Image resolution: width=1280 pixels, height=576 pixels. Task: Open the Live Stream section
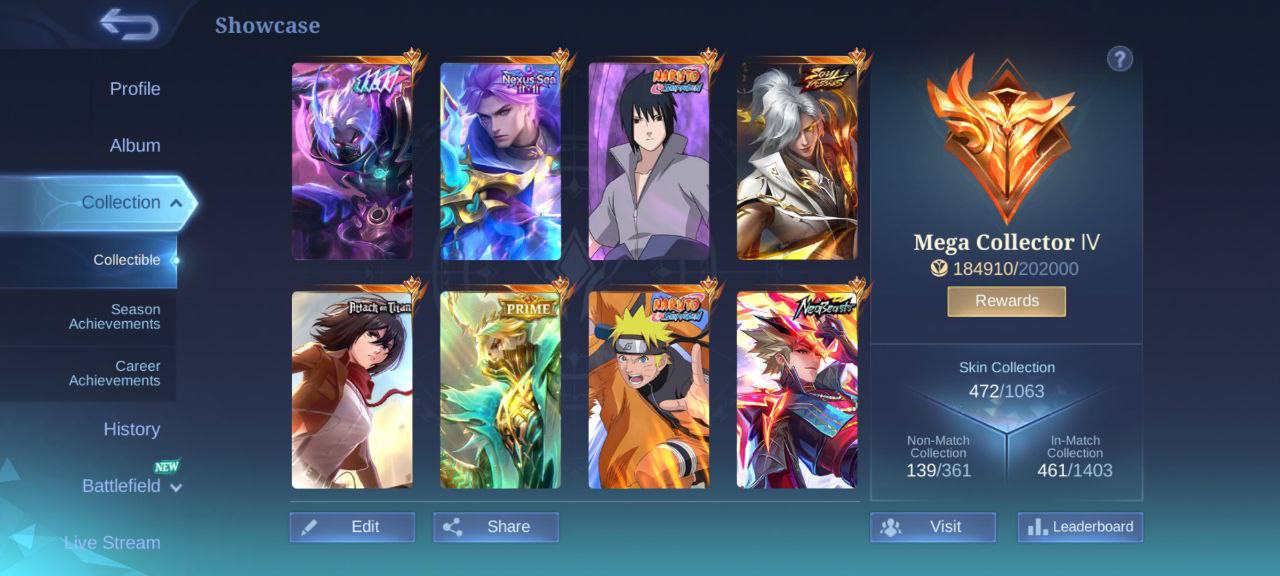pos(112,543)
